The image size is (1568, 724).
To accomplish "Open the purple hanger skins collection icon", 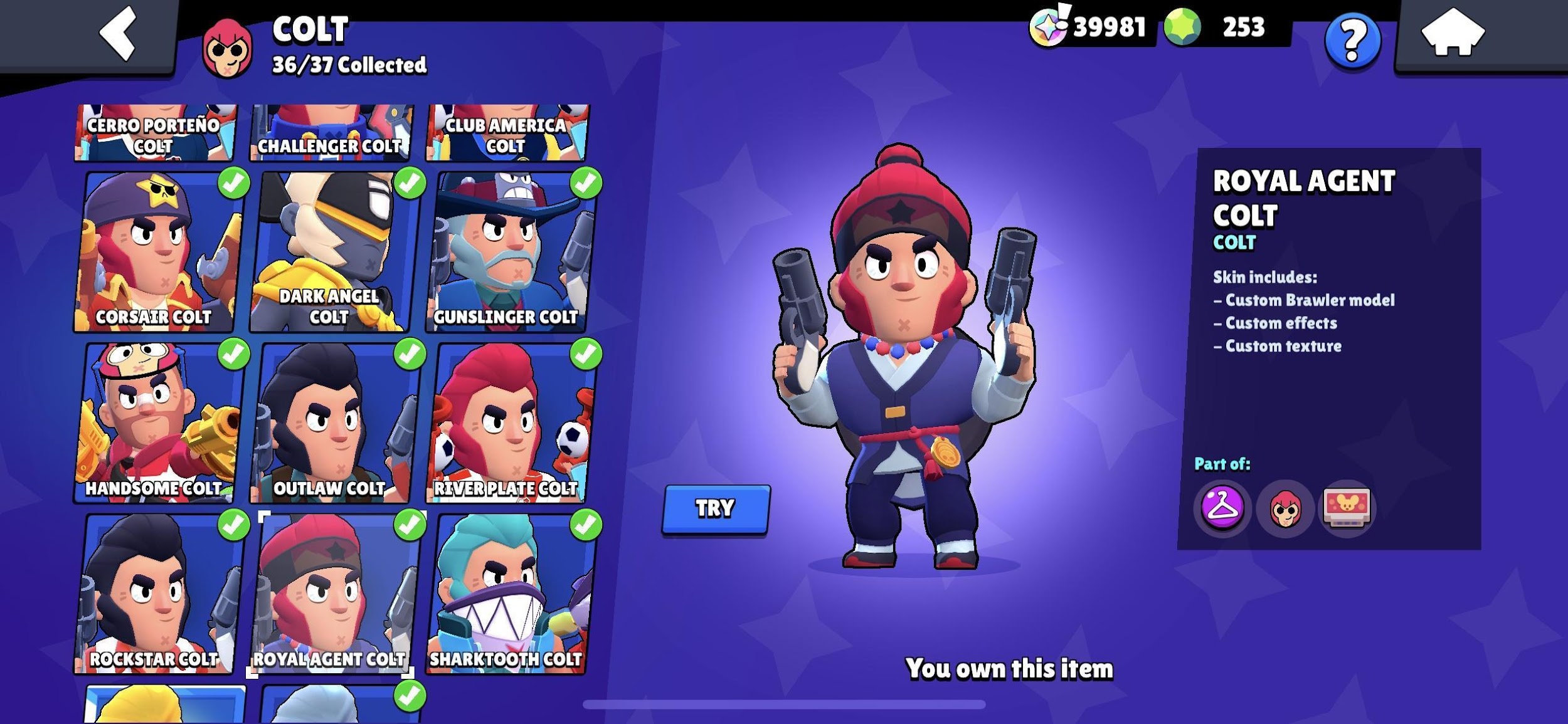I will 1222,507.
